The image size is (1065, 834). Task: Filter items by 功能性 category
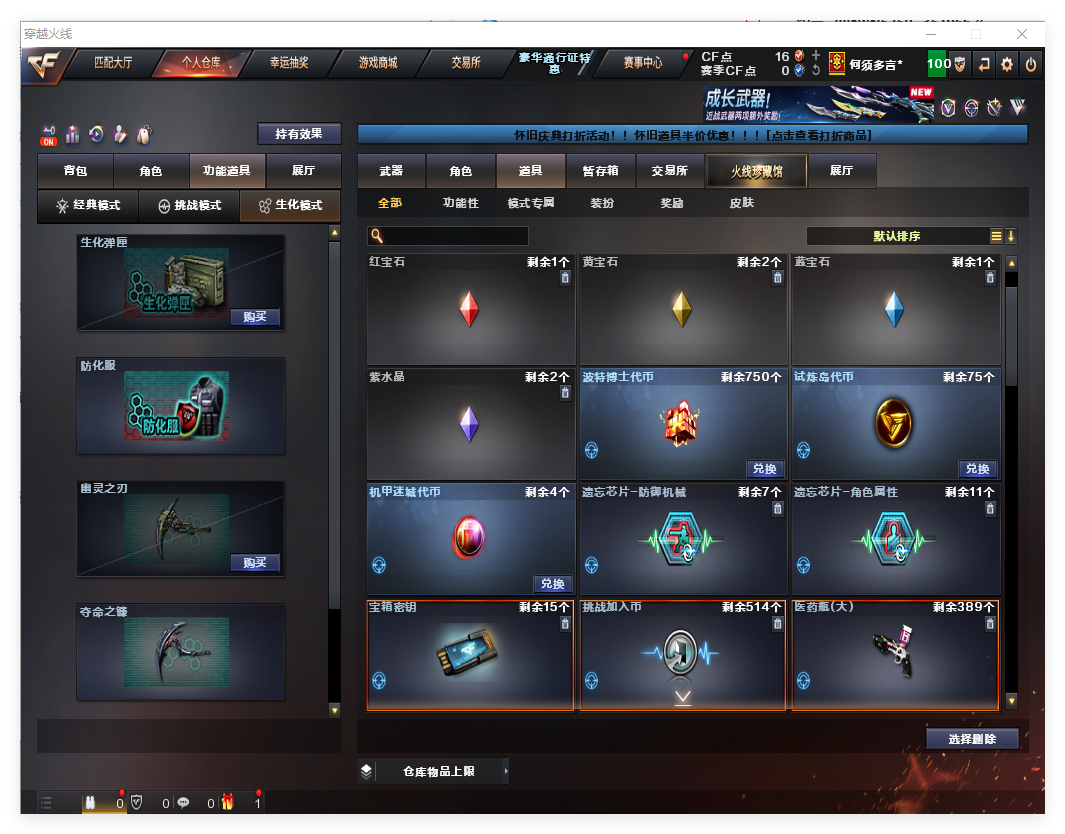pos(461,203)
